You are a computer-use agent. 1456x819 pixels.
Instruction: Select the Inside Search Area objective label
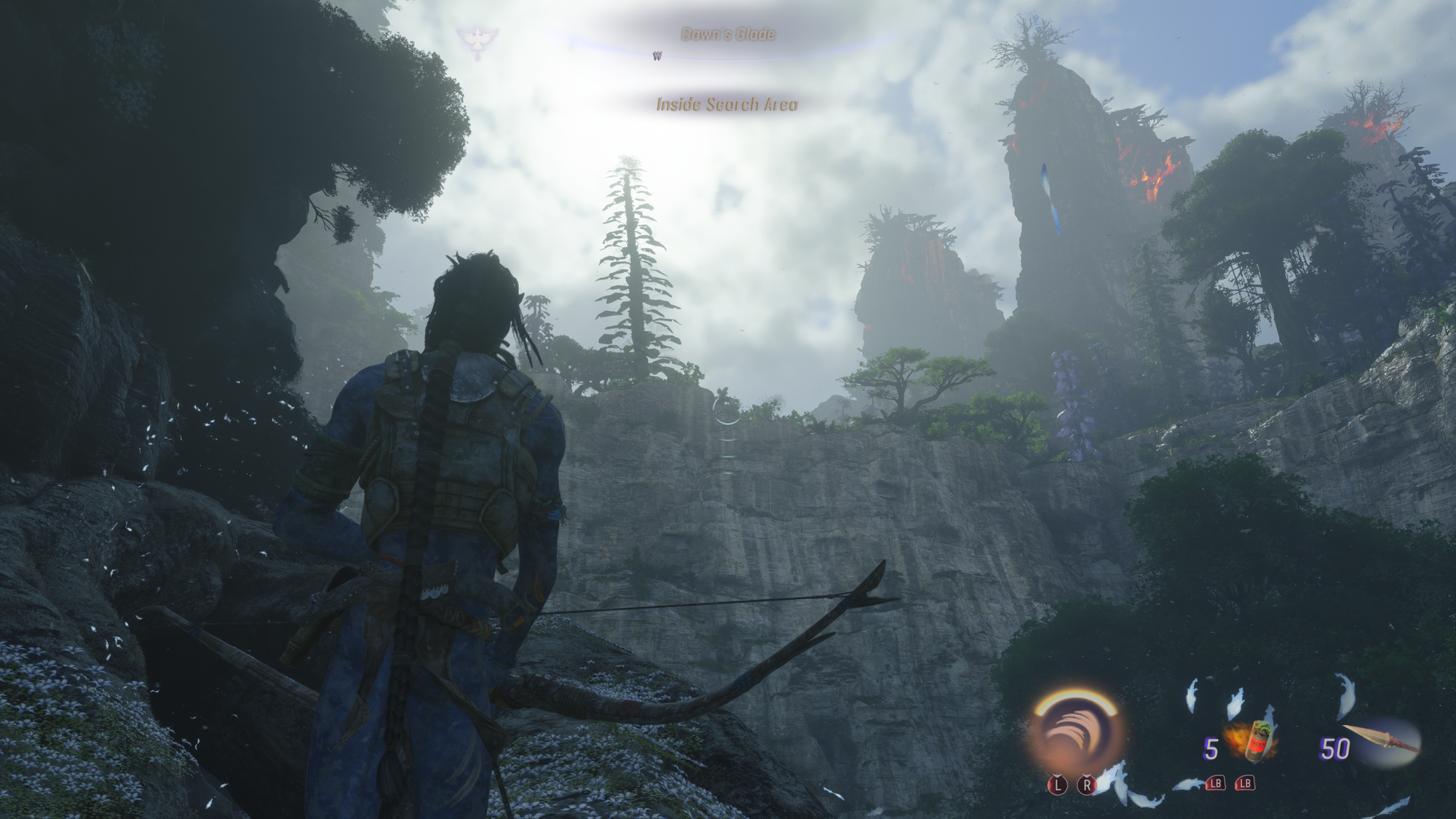click(x=727, y=105)
